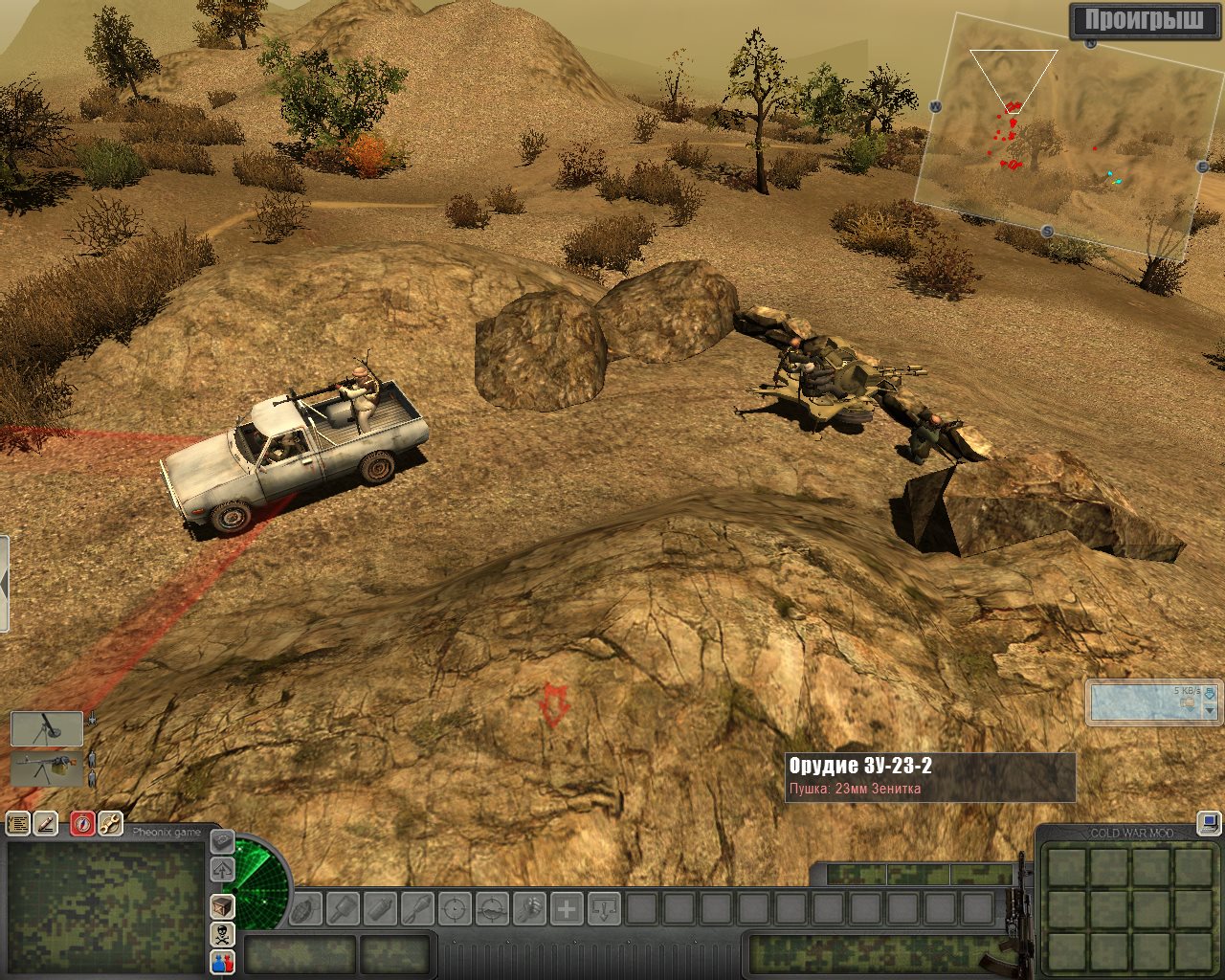This screenshot has height=980, width=1225.
Task: Click the Проигрыш button
Action: tap(1144, 20)
